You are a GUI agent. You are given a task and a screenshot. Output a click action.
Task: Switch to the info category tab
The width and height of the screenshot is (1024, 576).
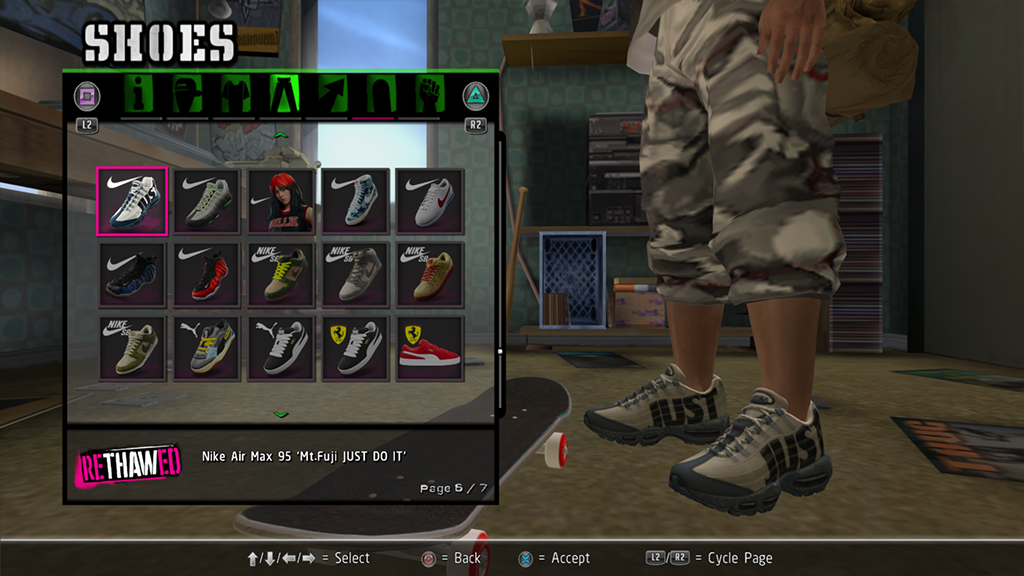(142, 96)
